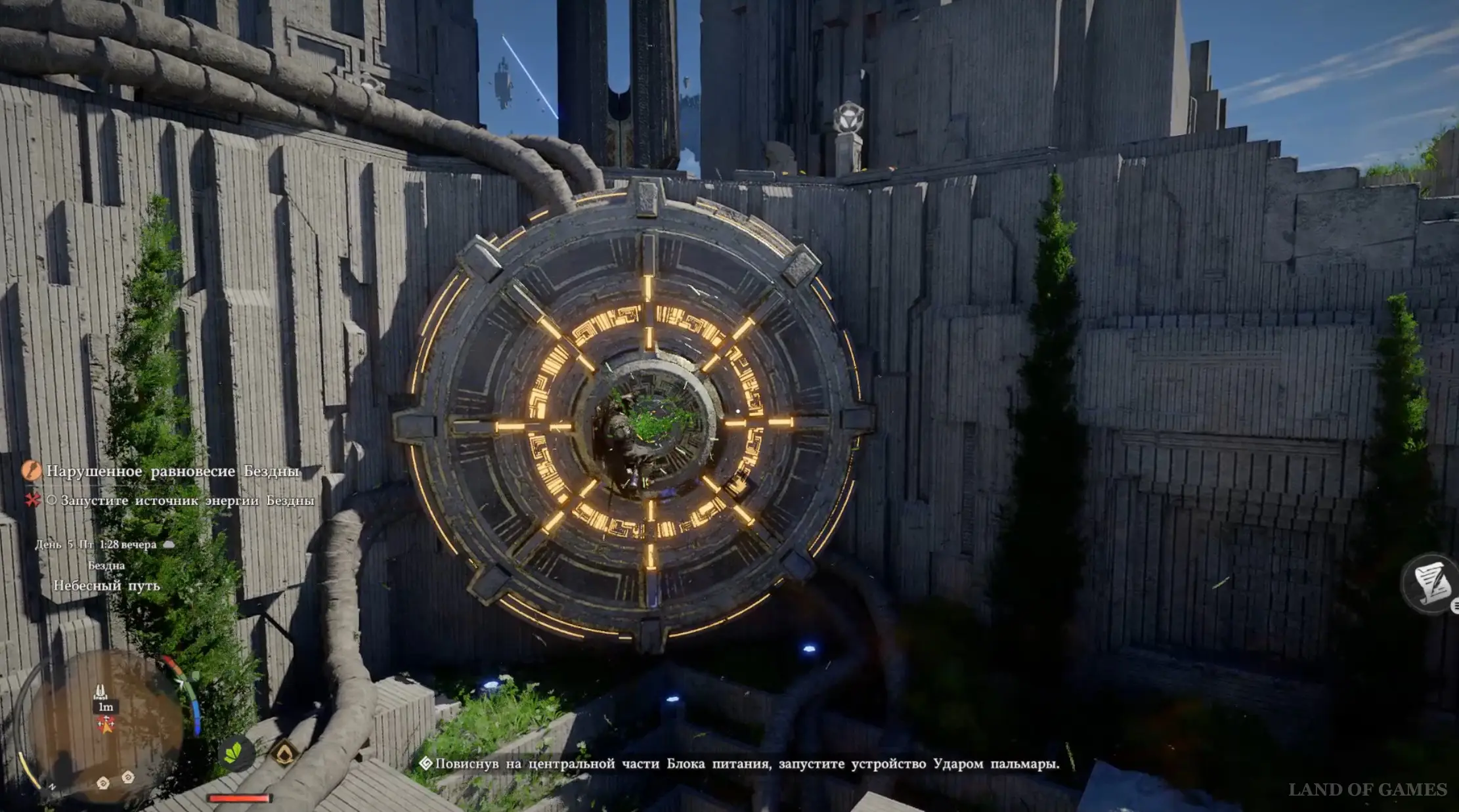Screen dimensions: 1459x812
Task: Click the orange key quest icon
Action: [x=31, y=471]
